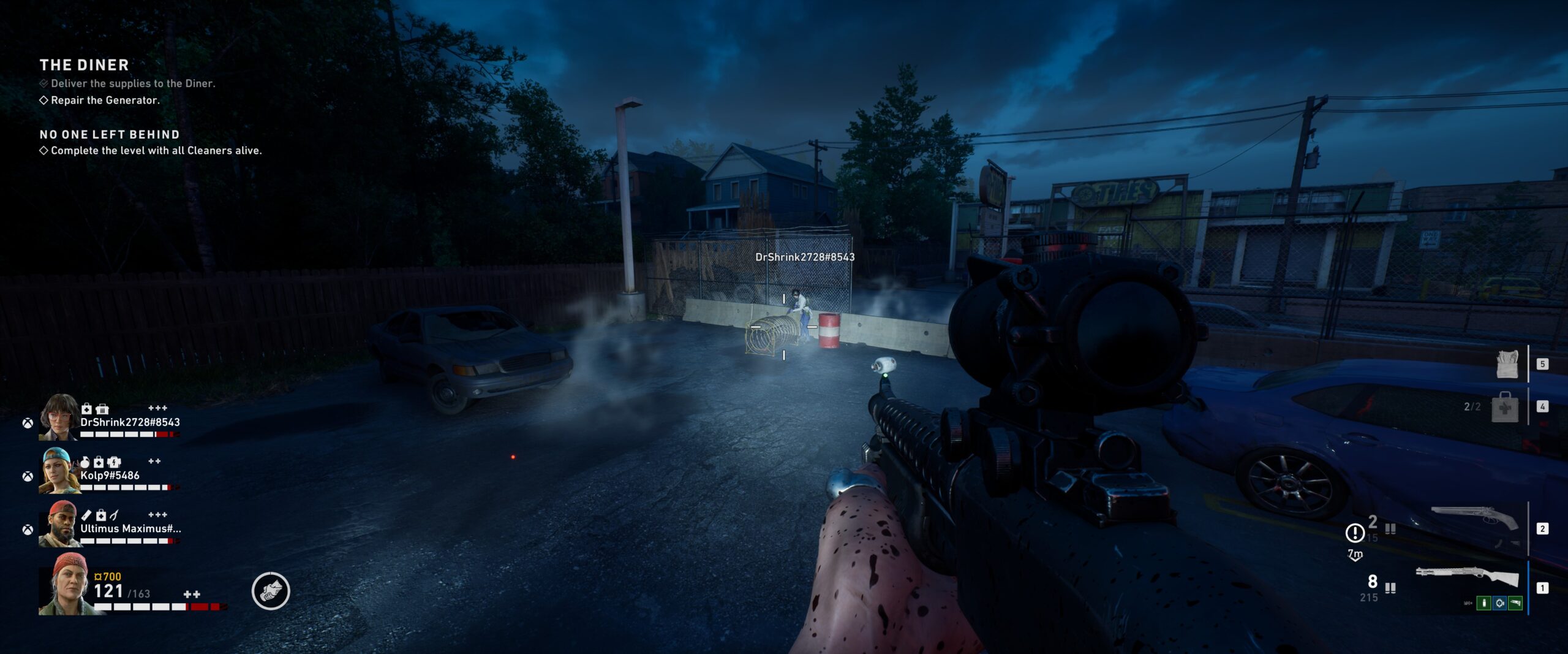Click the green ammo attachment icon
Viewport: 1568px width, 654px height.
tap(1483, 603)
